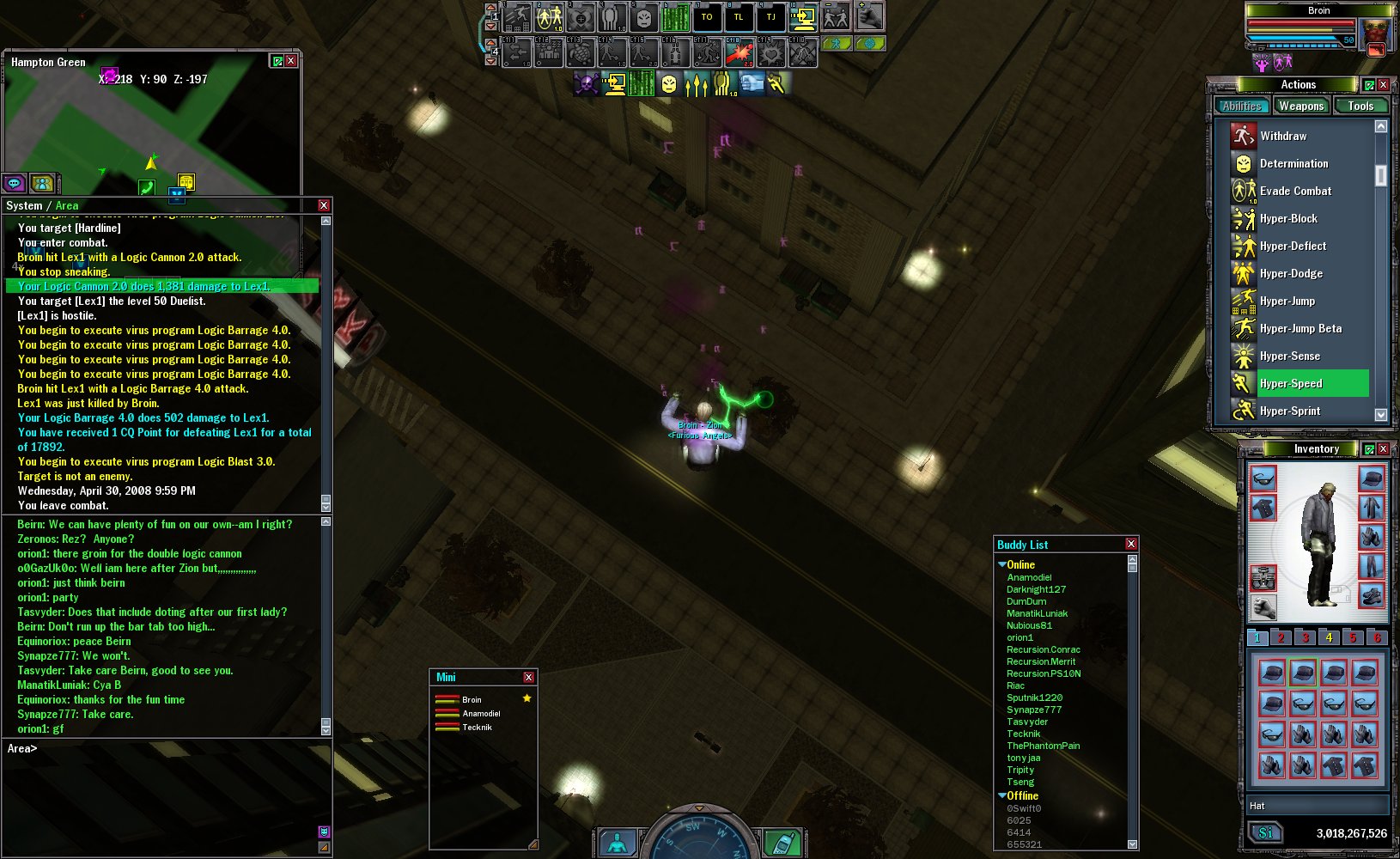Use the Withdraw ability
Image resolution: width=1400 pixels, height=859 pixels.
tap(1282, 137)
